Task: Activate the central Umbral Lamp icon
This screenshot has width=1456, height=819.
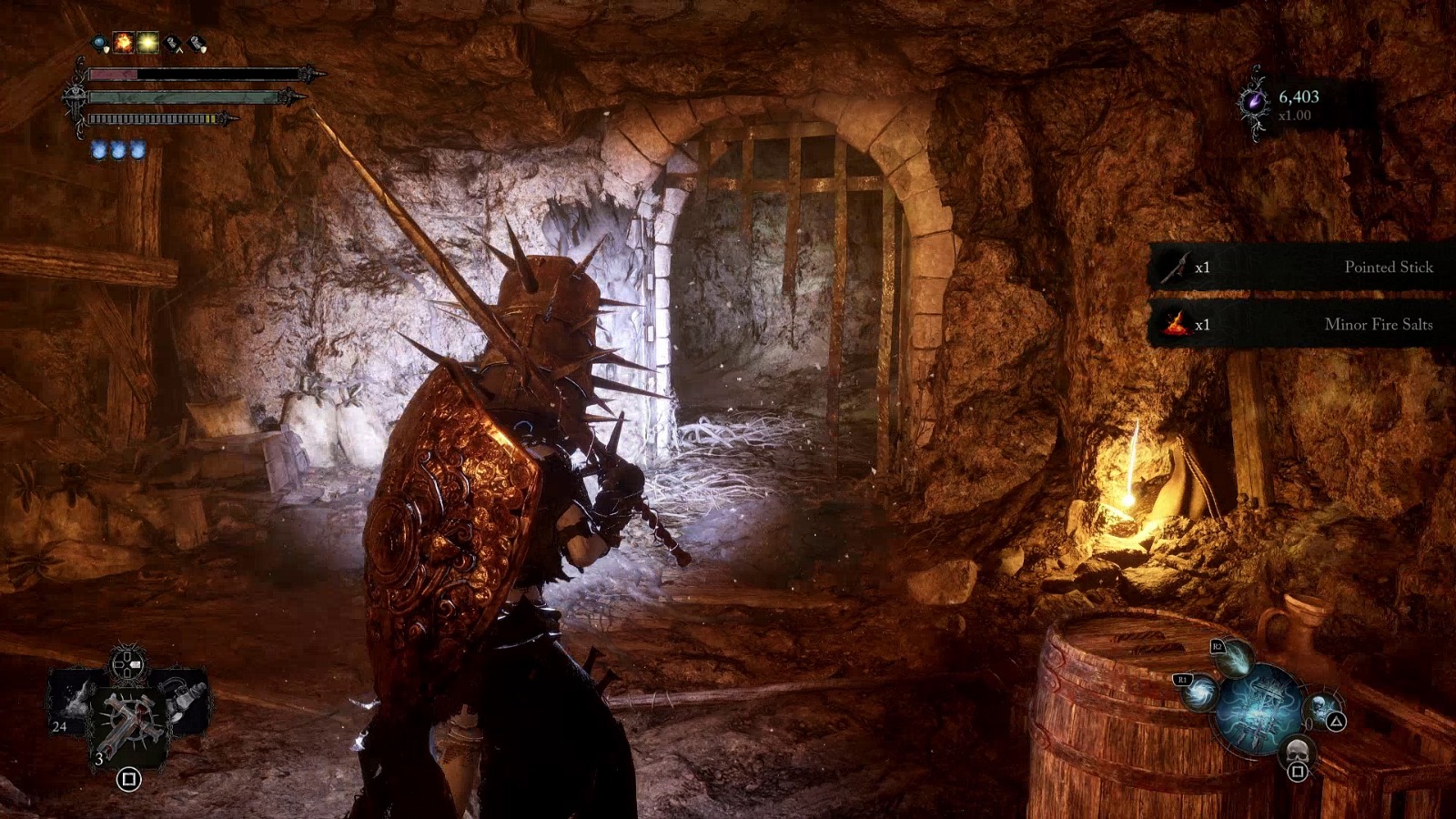Action: click(x=1259, y=708)
